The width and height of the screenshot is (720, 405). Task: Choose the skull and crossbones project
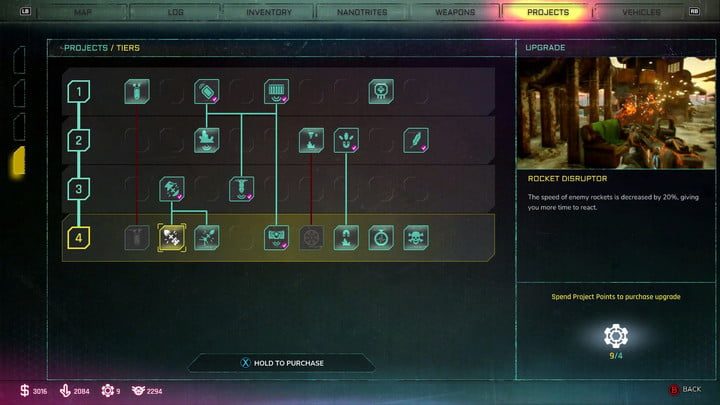pos(415,238)
